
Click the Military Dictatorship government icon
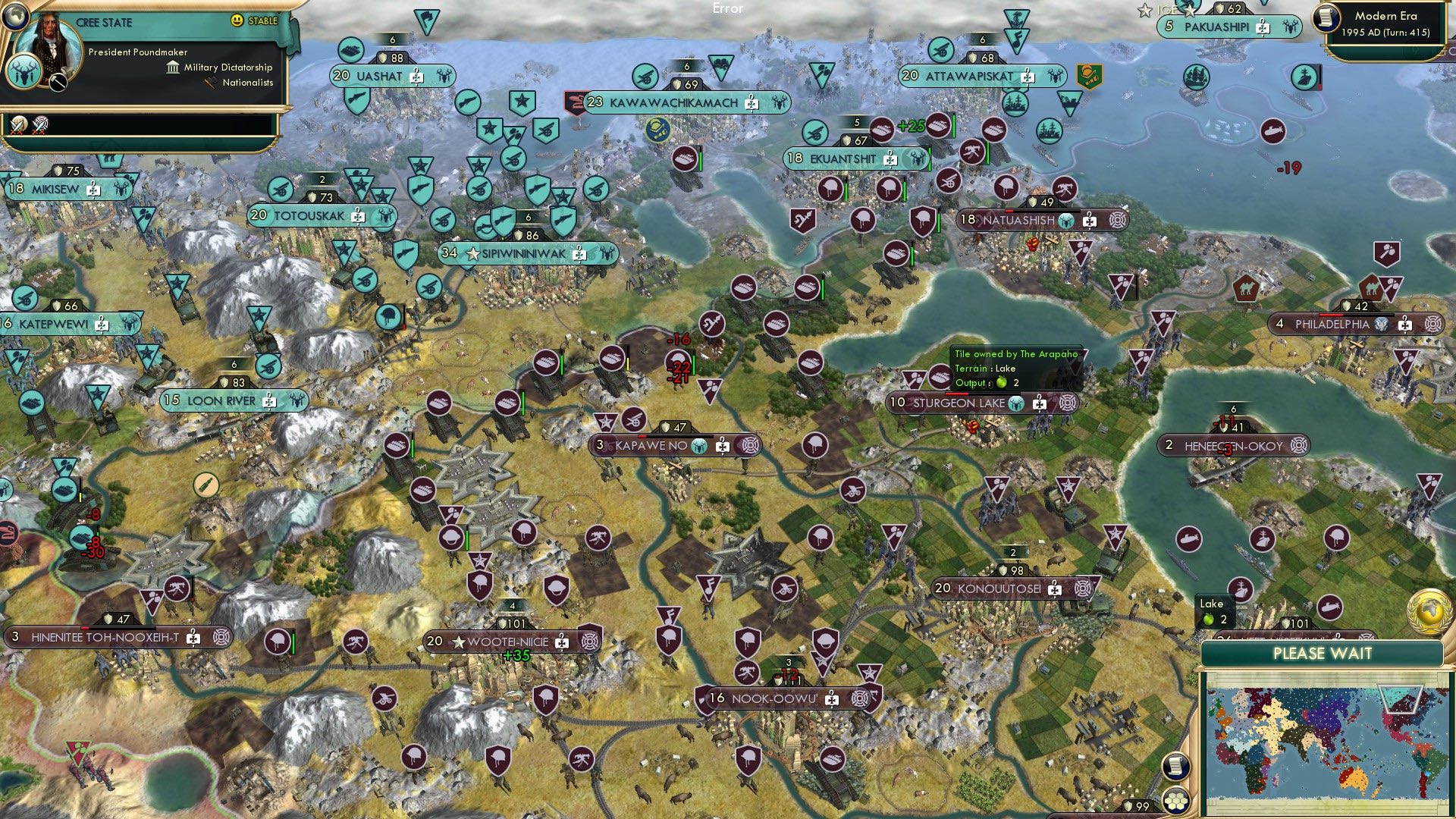[x=173, y=67]
